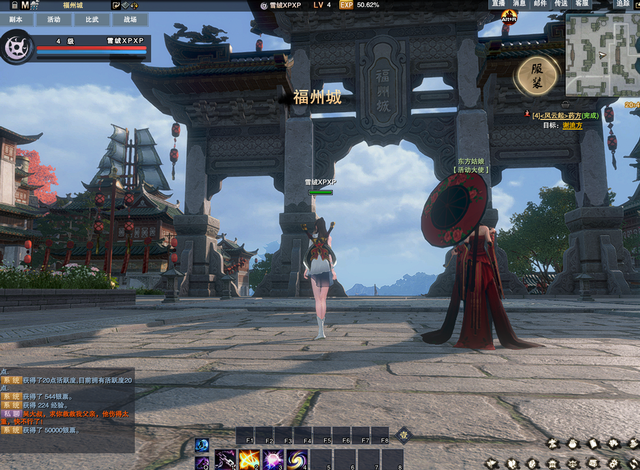Open the 战场 battlefield menu
This screenshot has width=640, height=470.
tap(130, 19)
